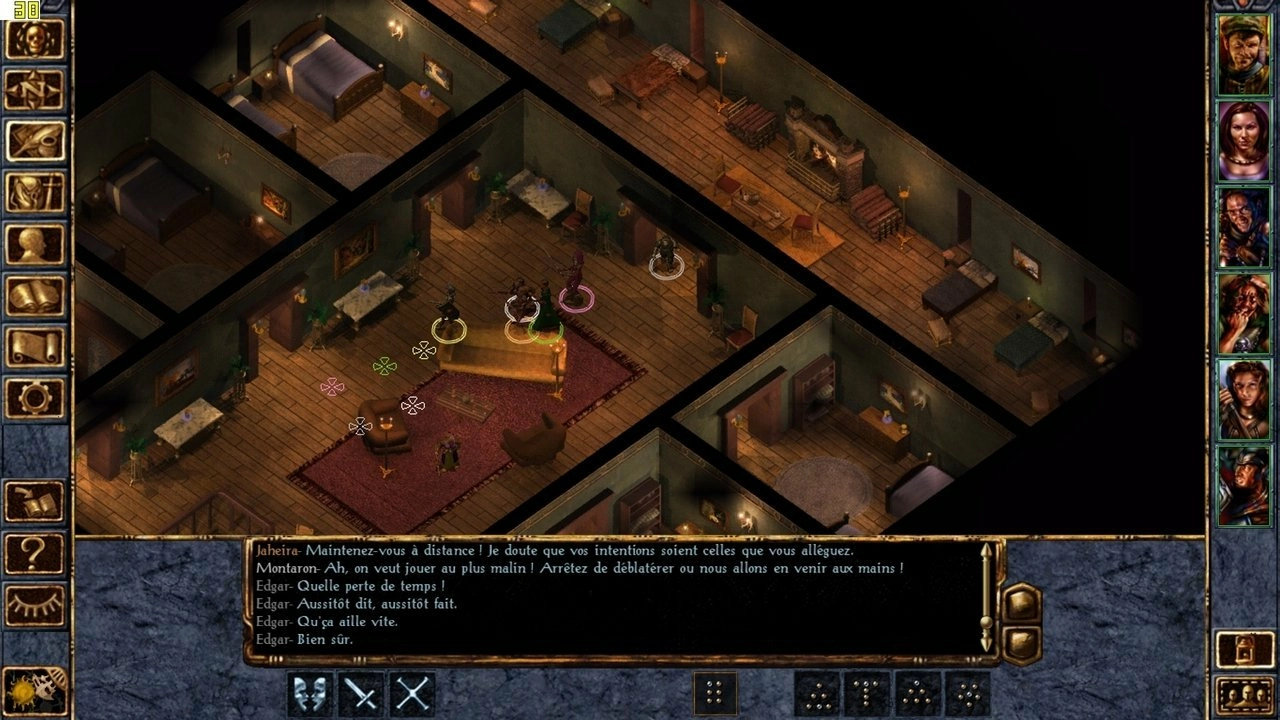The width and height of the screenshot is (1280, 720).
Task: Activate the talk action with the masks icon
Action: click(x=310, y=693)
